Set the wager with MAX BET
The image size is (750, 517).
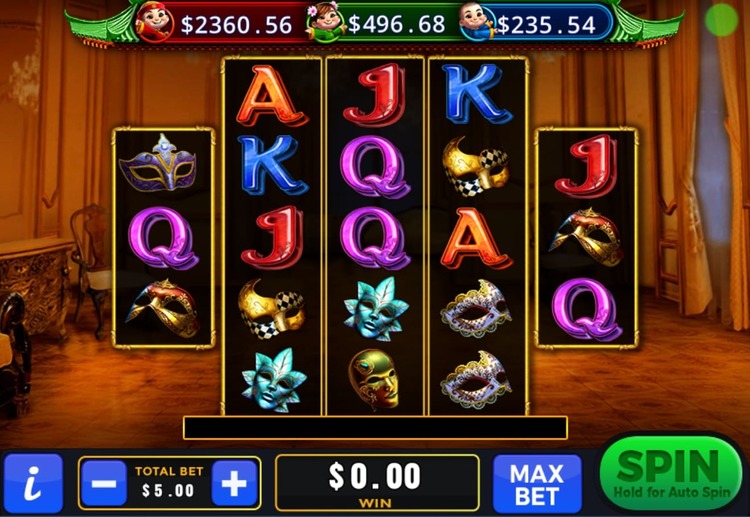pyautogui.click(x=537, y=483)
